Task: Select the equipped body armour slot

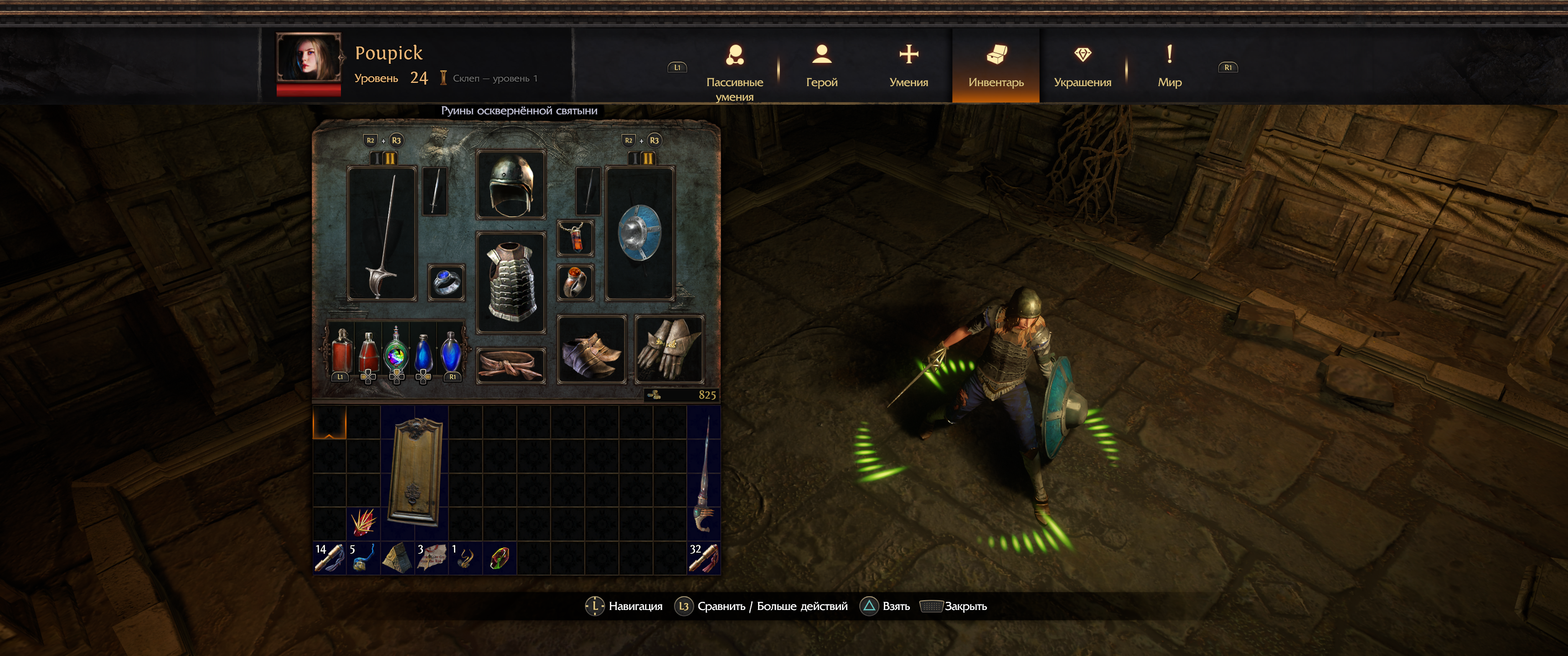Action: point(511,282)
